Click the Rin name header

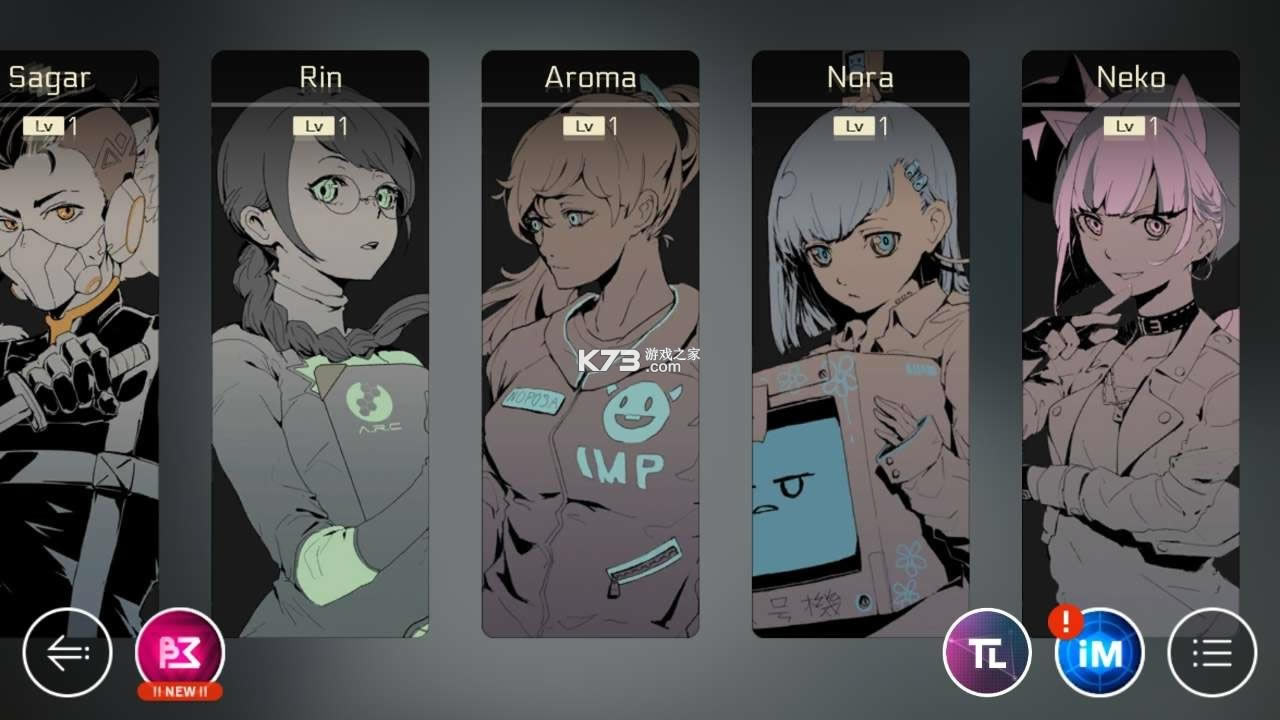click(x=321, y=75)
